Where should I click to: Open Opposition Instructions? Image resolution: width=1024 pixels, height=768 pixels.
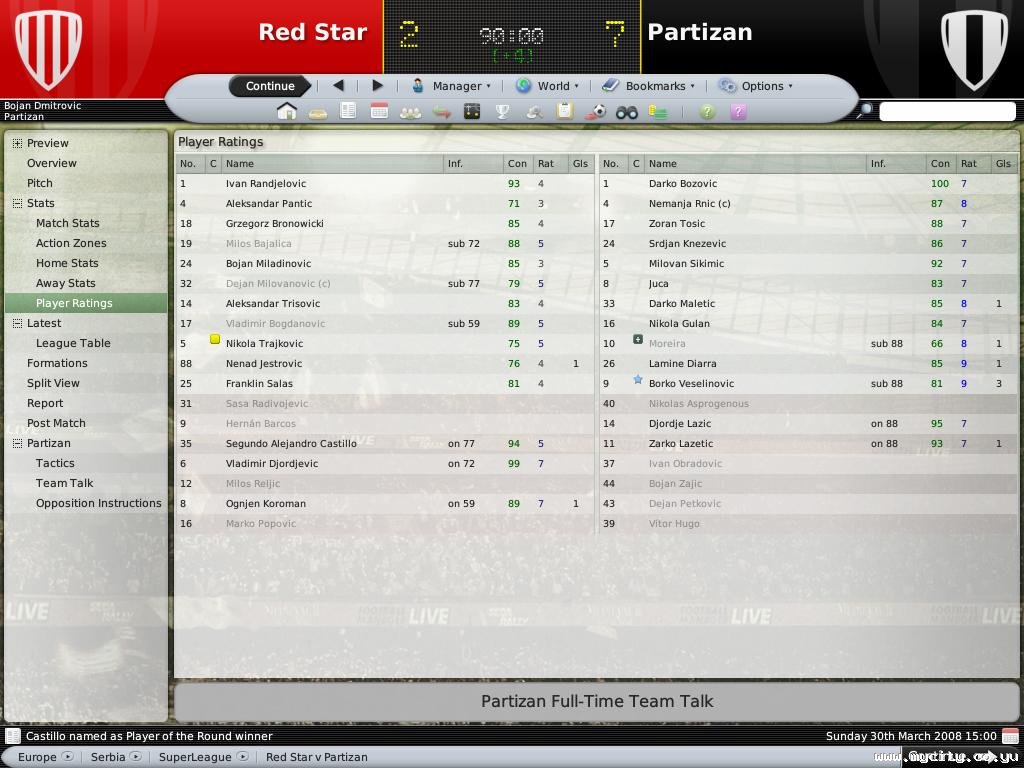tap(98, 503)
